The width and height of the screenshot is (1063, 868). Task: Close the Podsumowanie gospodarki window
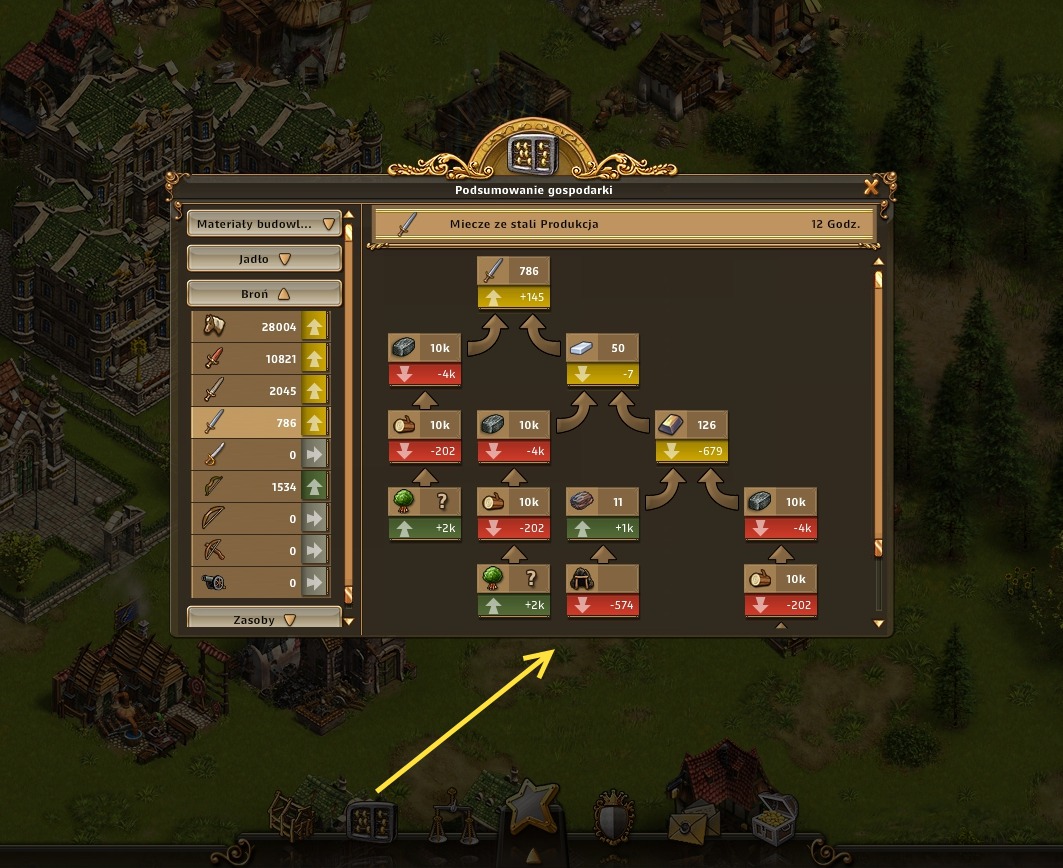871,187
